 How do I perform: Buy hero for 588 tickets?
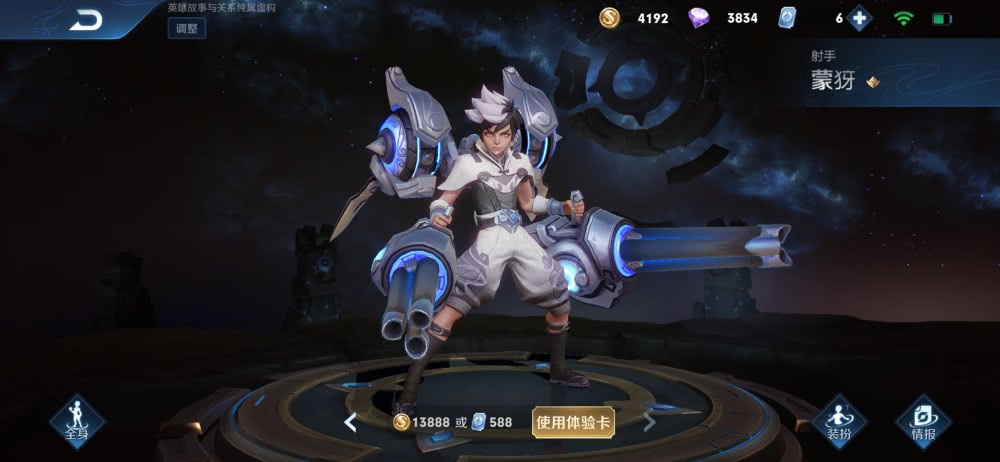tap(492, 422)
